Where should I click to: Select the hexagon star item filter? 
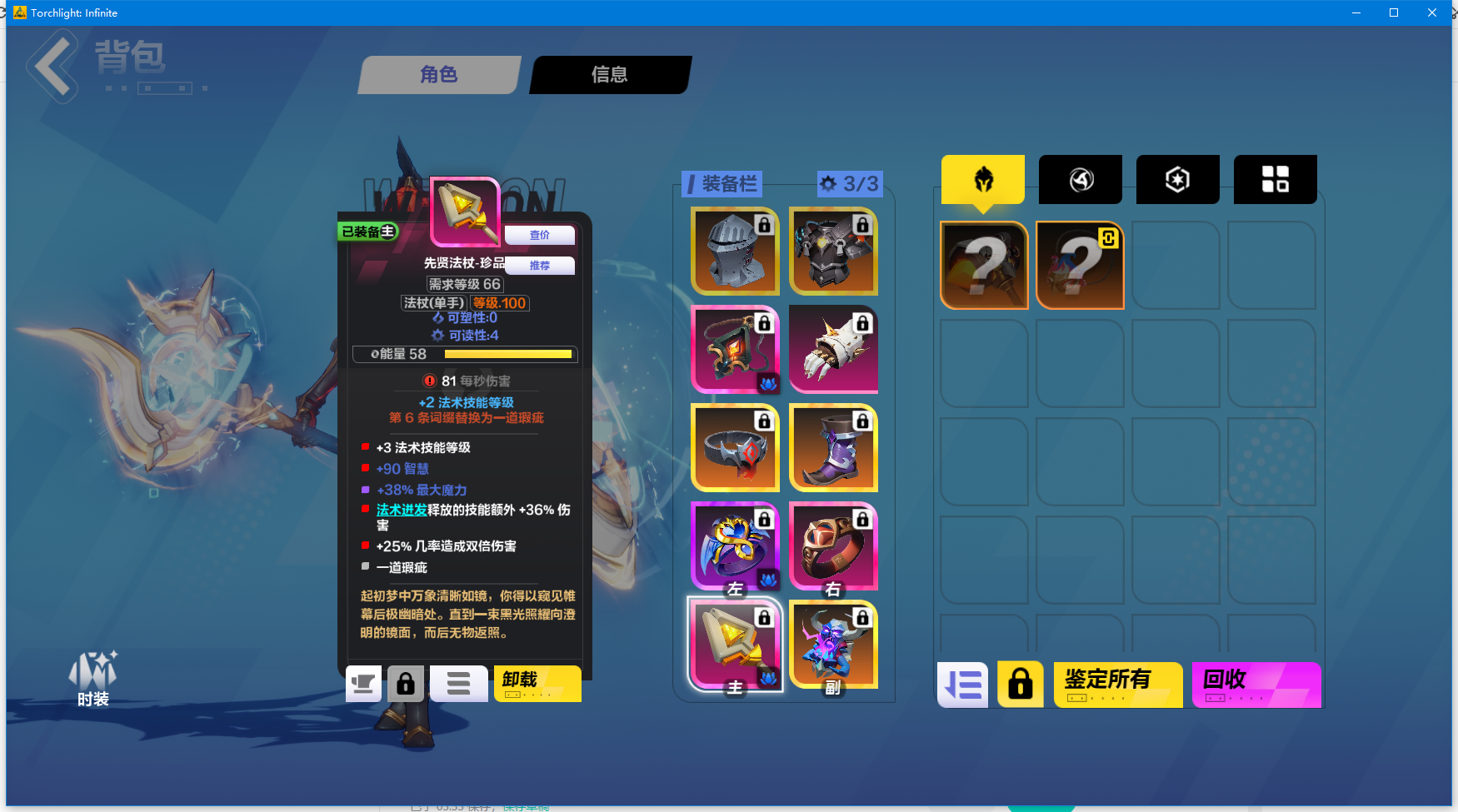click(1177, 179)
